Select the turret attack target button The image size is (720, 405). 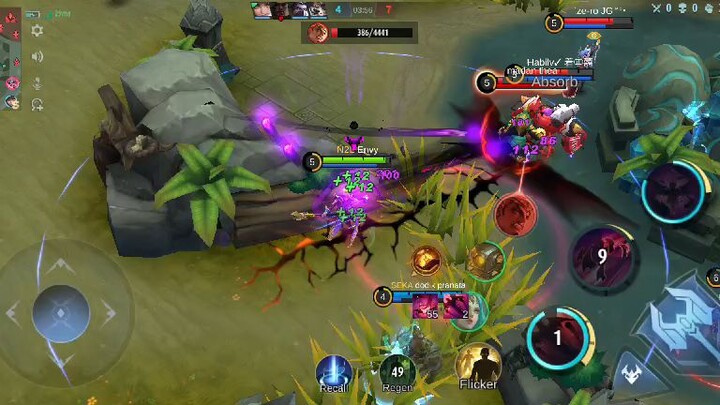click(x=486, y=261)
